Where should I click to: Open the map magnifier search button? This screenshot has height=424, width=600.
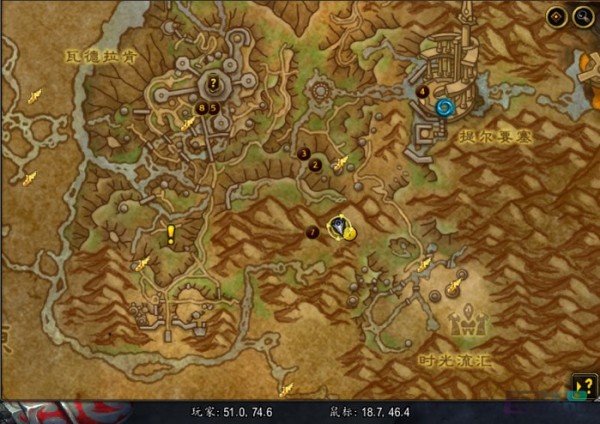pyautogui.click(x=582, y=17)
